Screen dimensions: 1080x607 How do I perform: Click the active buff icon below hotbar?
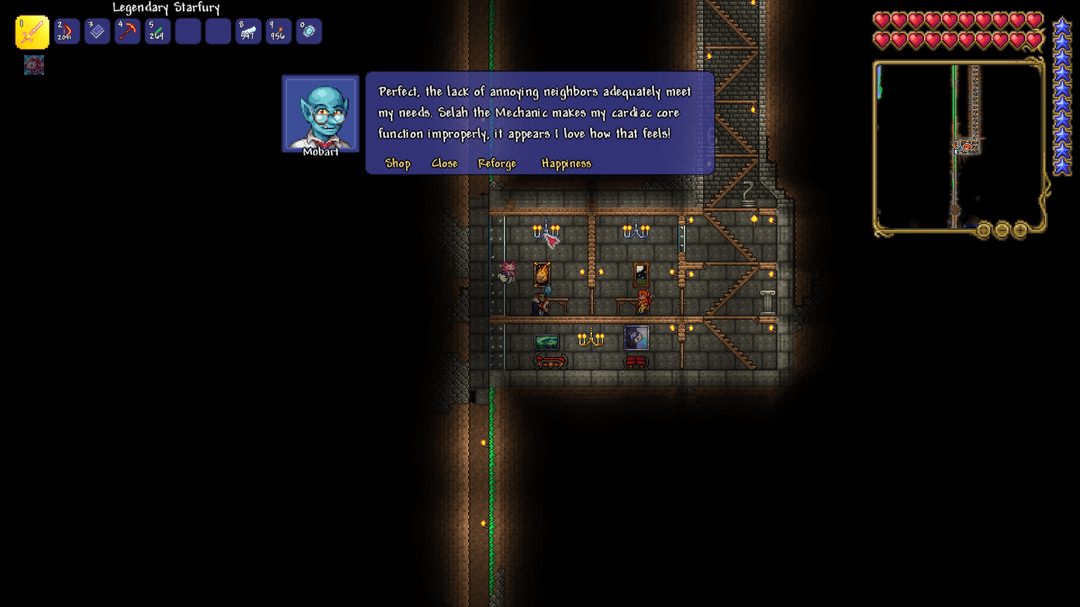[34, 66]
